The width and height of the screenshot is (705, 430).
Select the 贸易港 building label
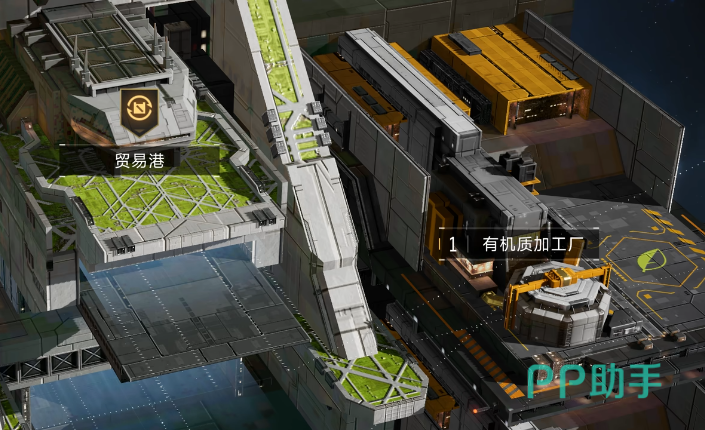coord(139,159)
